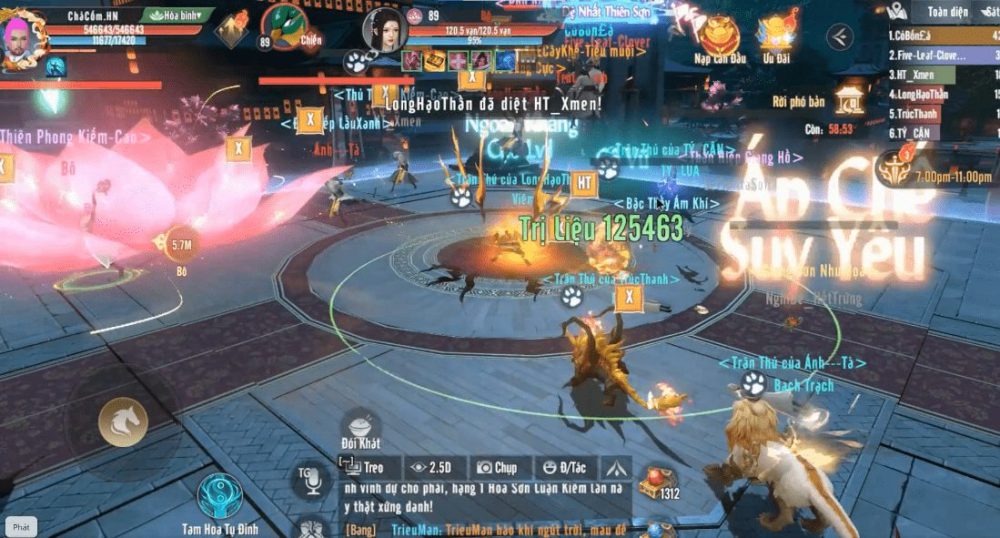Click the targeted female character portrait
The height and width of the screenshot is (538, 1000).
(x=385, y=29)
